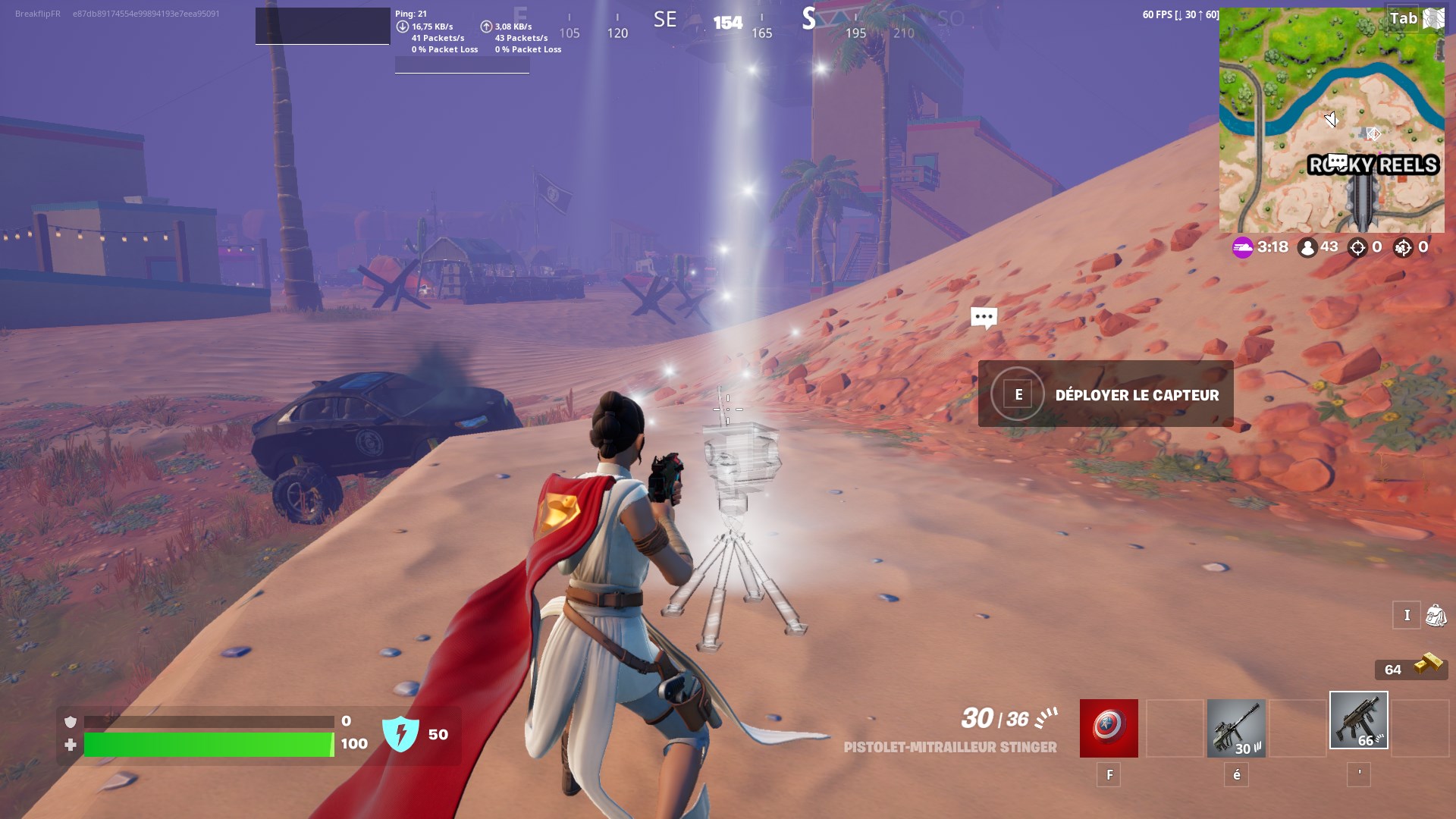Open the quick chat speech bubble icon
This screenshot has height=819, width=1456.
pyautogui.click(x=984, y=318)
